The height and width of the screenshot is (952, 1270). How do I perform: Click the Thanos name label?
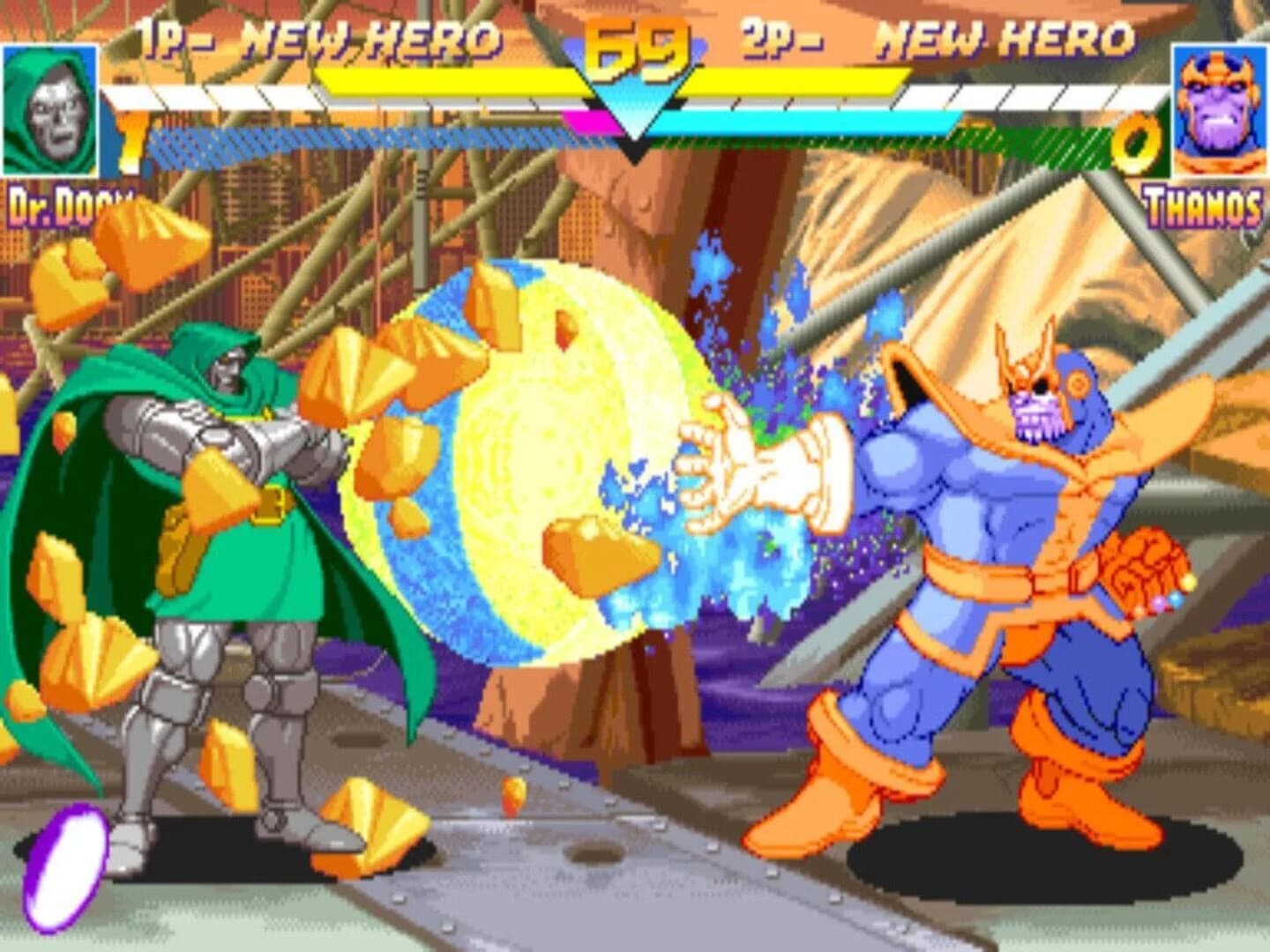(x=1204, y=205)
